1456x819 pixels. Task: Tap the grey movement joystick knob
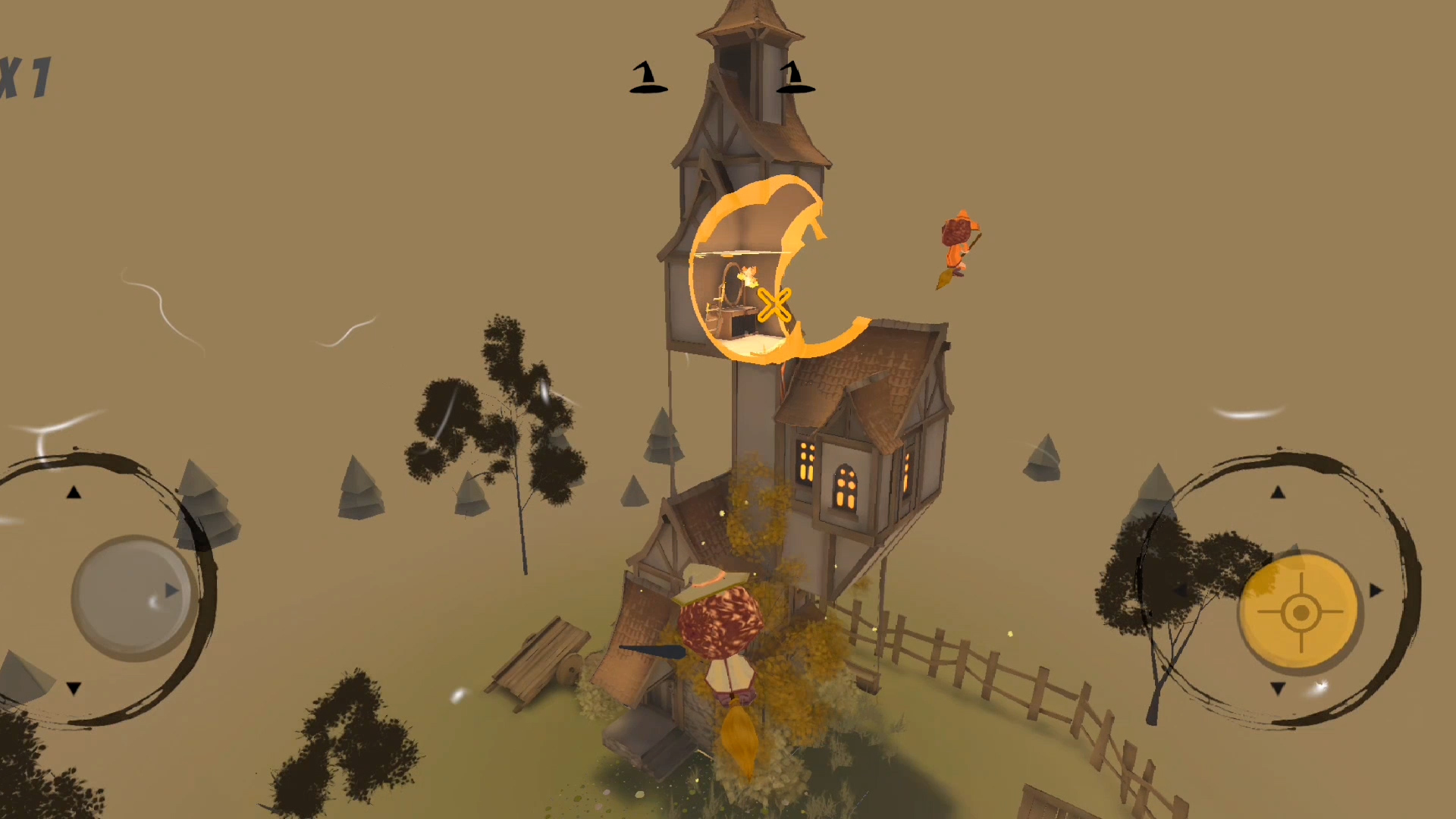(x=133, y=595)
